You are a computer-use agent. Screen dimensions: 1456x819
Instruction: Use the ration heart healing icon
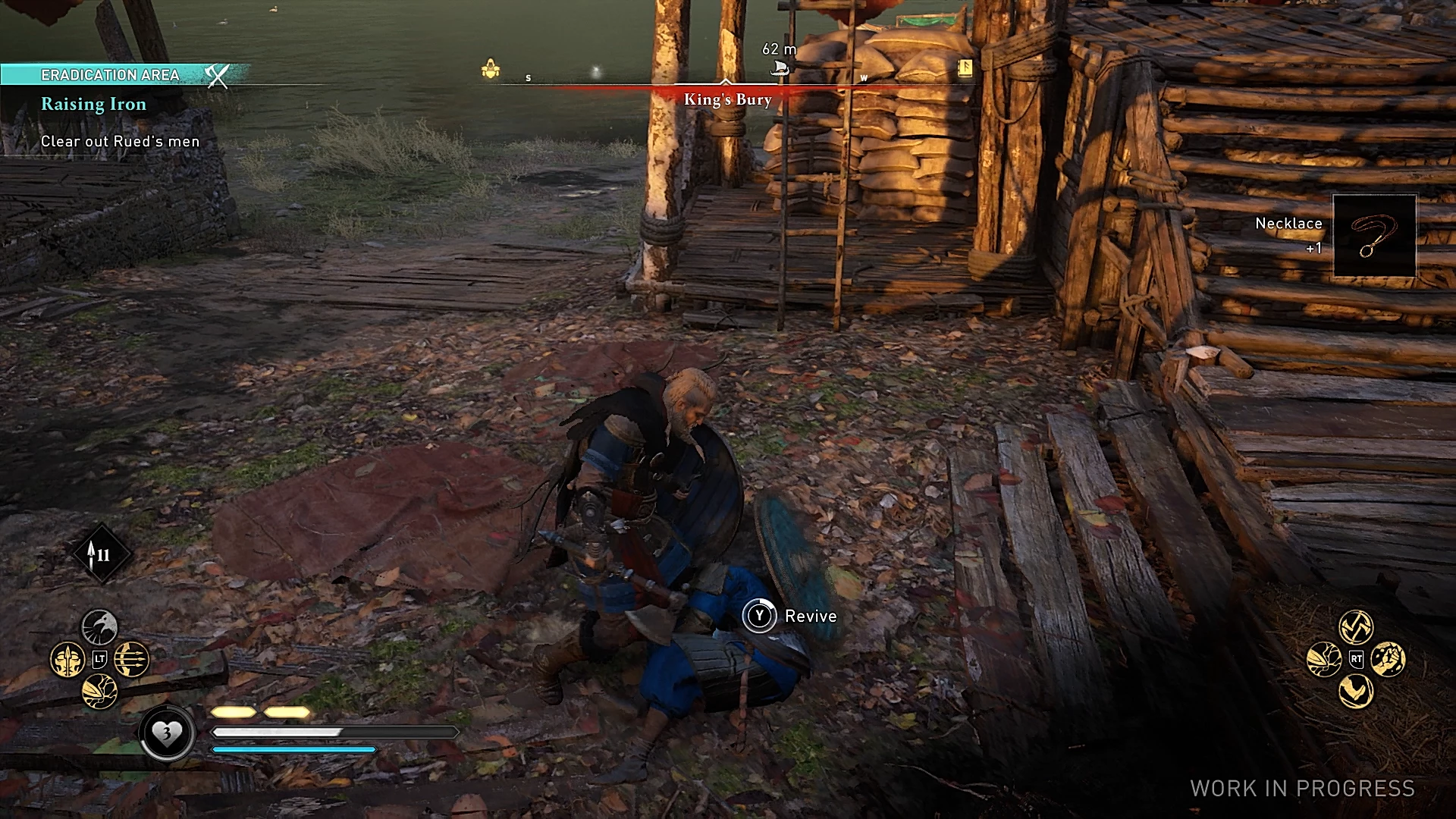(x=166, y=733)
